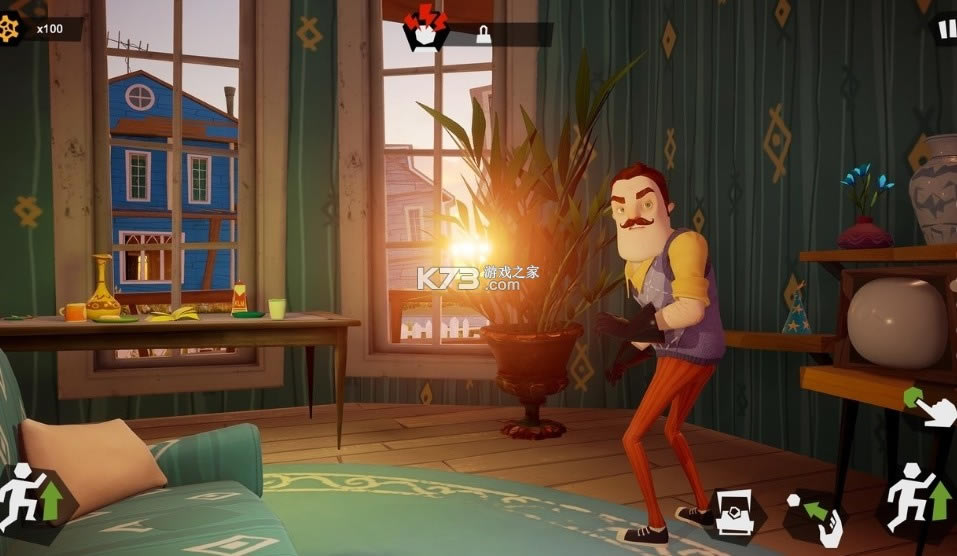
Task: Activate the throw object hand icon
Action: pos(817,515)
